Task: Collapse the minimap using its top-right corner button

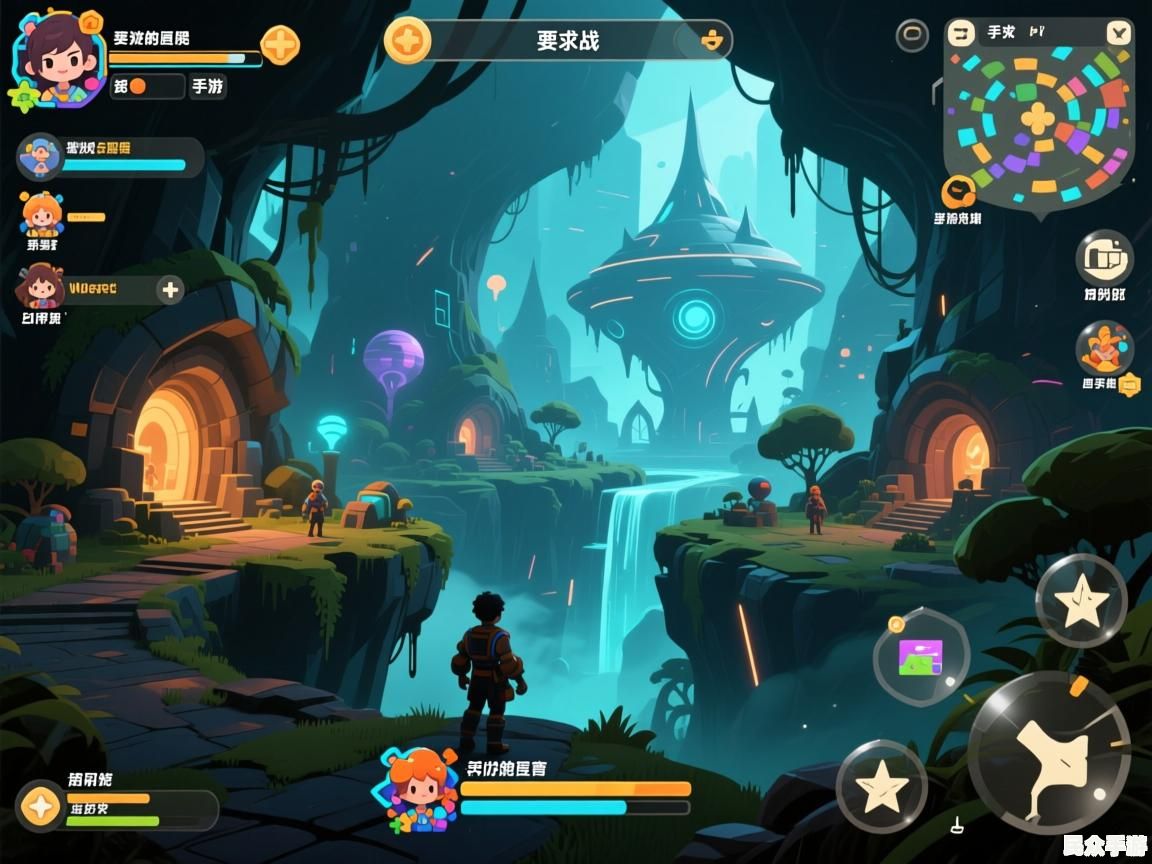Action: click(1119, 33)
